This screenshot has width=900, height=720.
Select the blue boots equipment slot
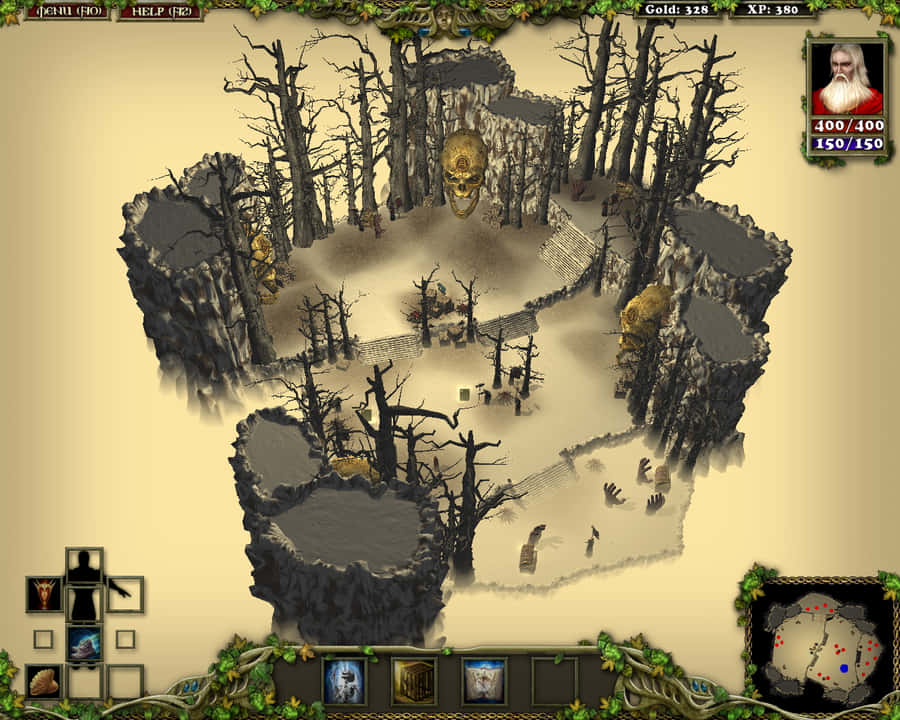(84, 643)
